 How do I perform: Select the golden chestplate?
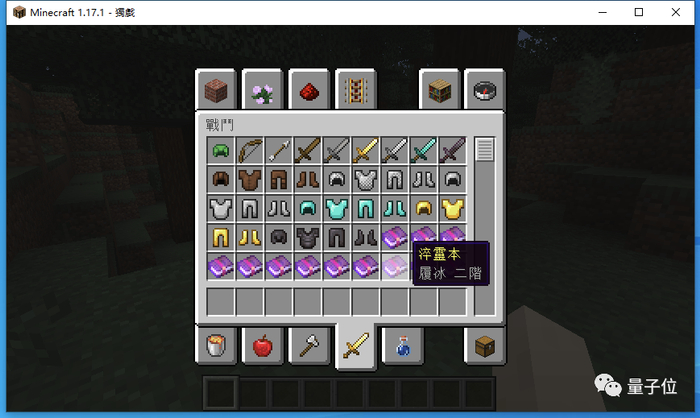(453, 209)
